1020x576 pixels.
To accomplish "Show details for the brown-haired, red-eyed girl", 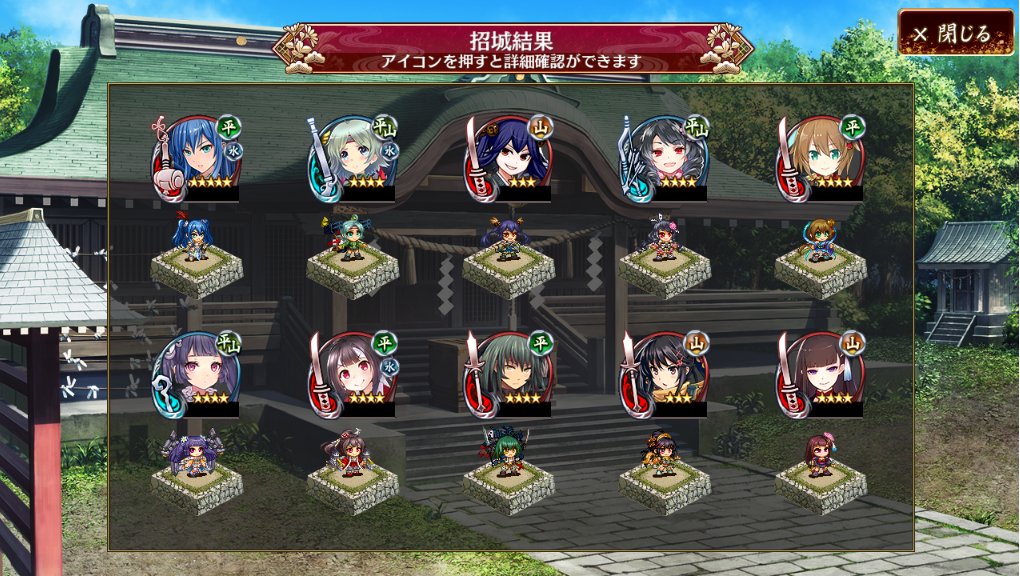I will coord(355,373).
